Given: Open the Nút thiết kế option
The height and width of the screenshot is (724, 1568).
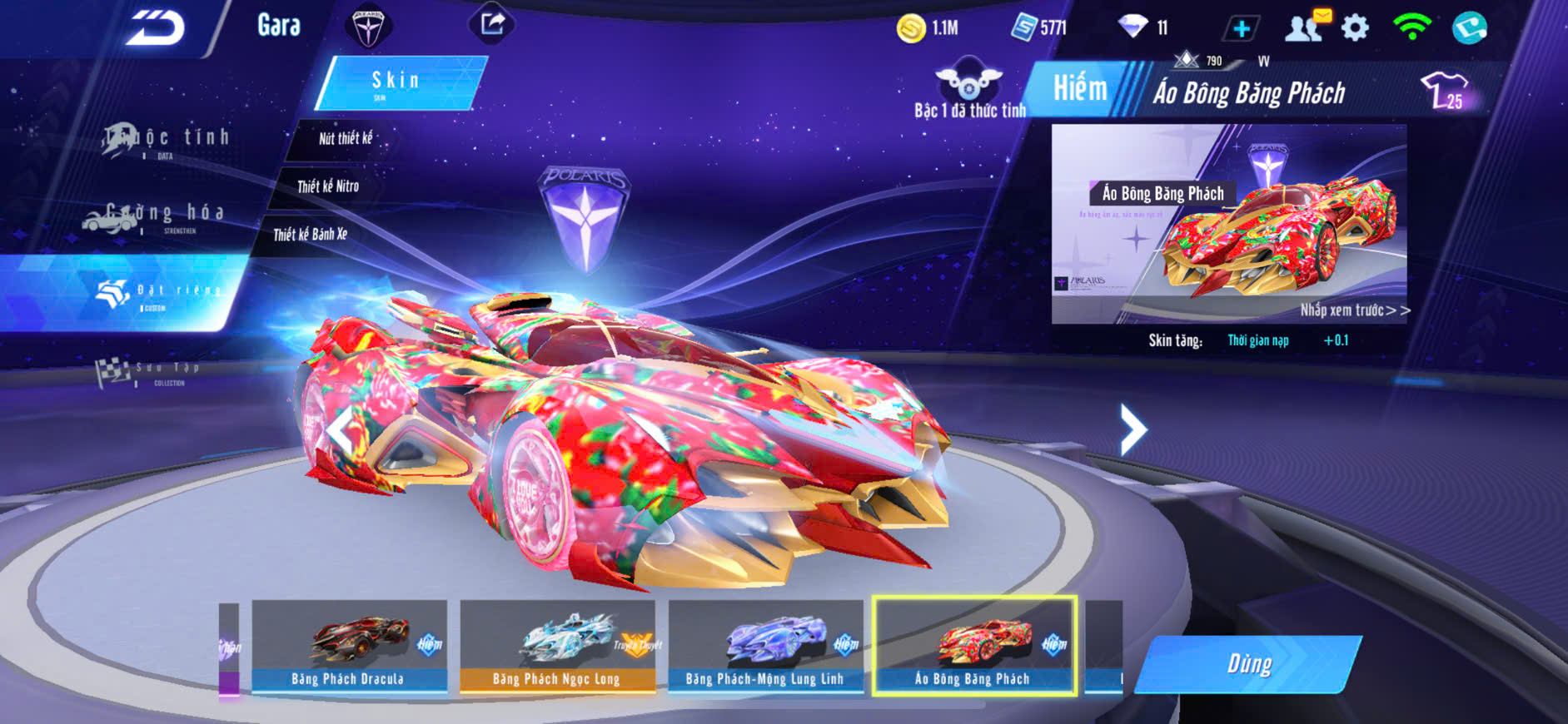Looking at the screenshot, I should [x=346, y=138].
